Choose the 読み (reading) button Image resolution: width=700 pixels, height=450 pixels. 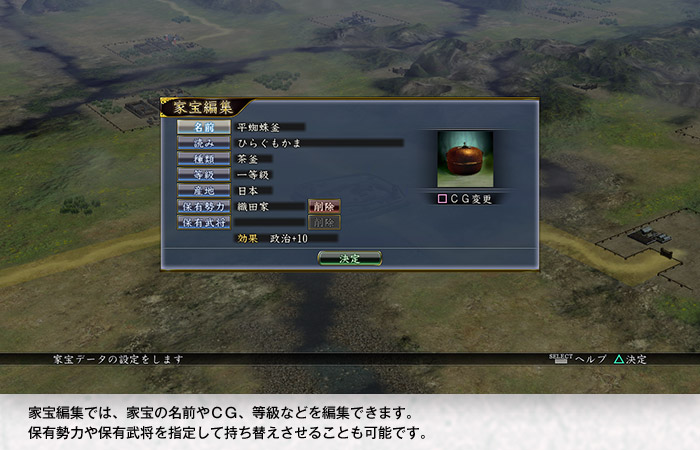pyautogui.click(x=204, y=143)
